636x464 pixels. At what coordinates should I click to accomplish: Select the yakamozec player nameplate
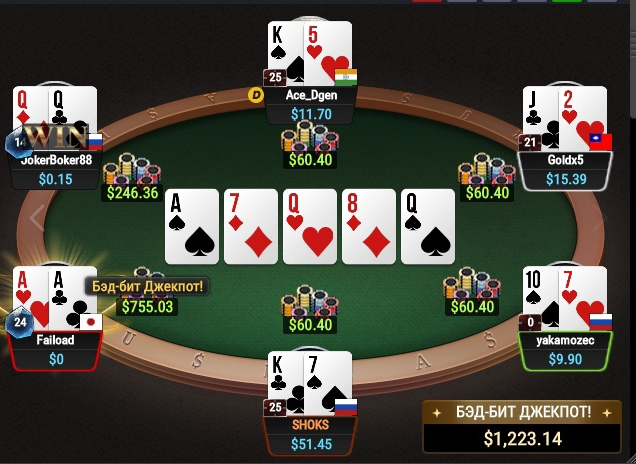(x=566, y=348)
